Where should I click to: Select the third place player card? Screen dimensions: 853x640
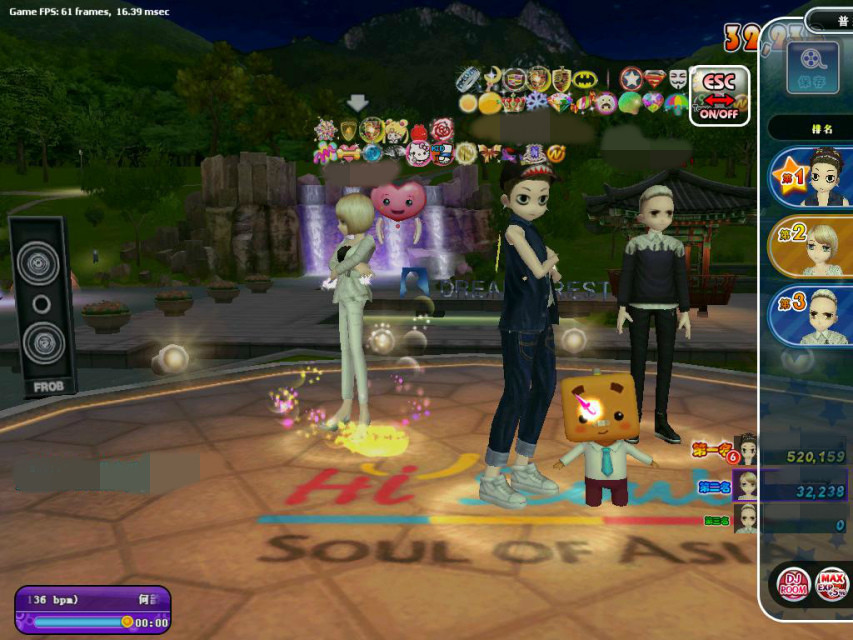(x=812, y=315)
